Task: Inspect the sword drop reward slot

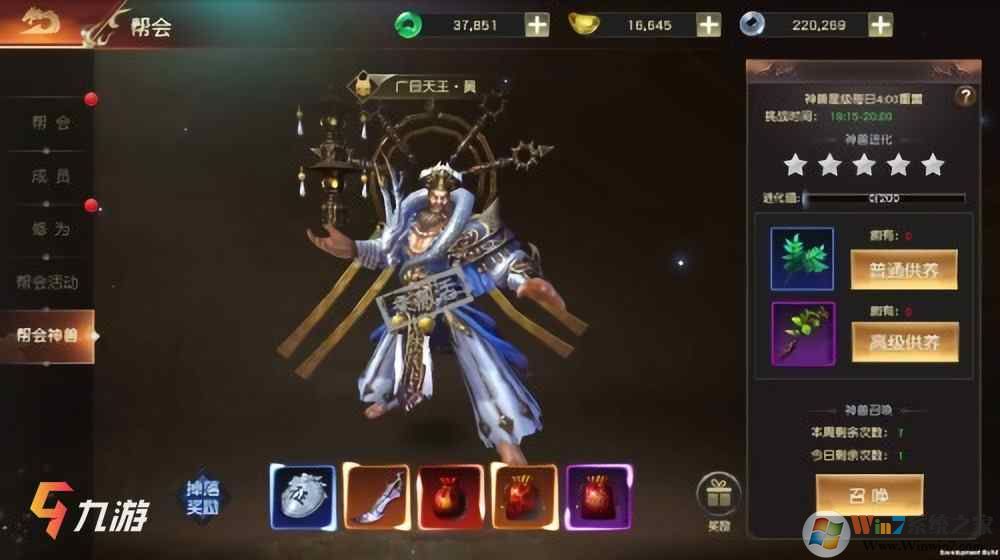Action: tap(376, 496)
